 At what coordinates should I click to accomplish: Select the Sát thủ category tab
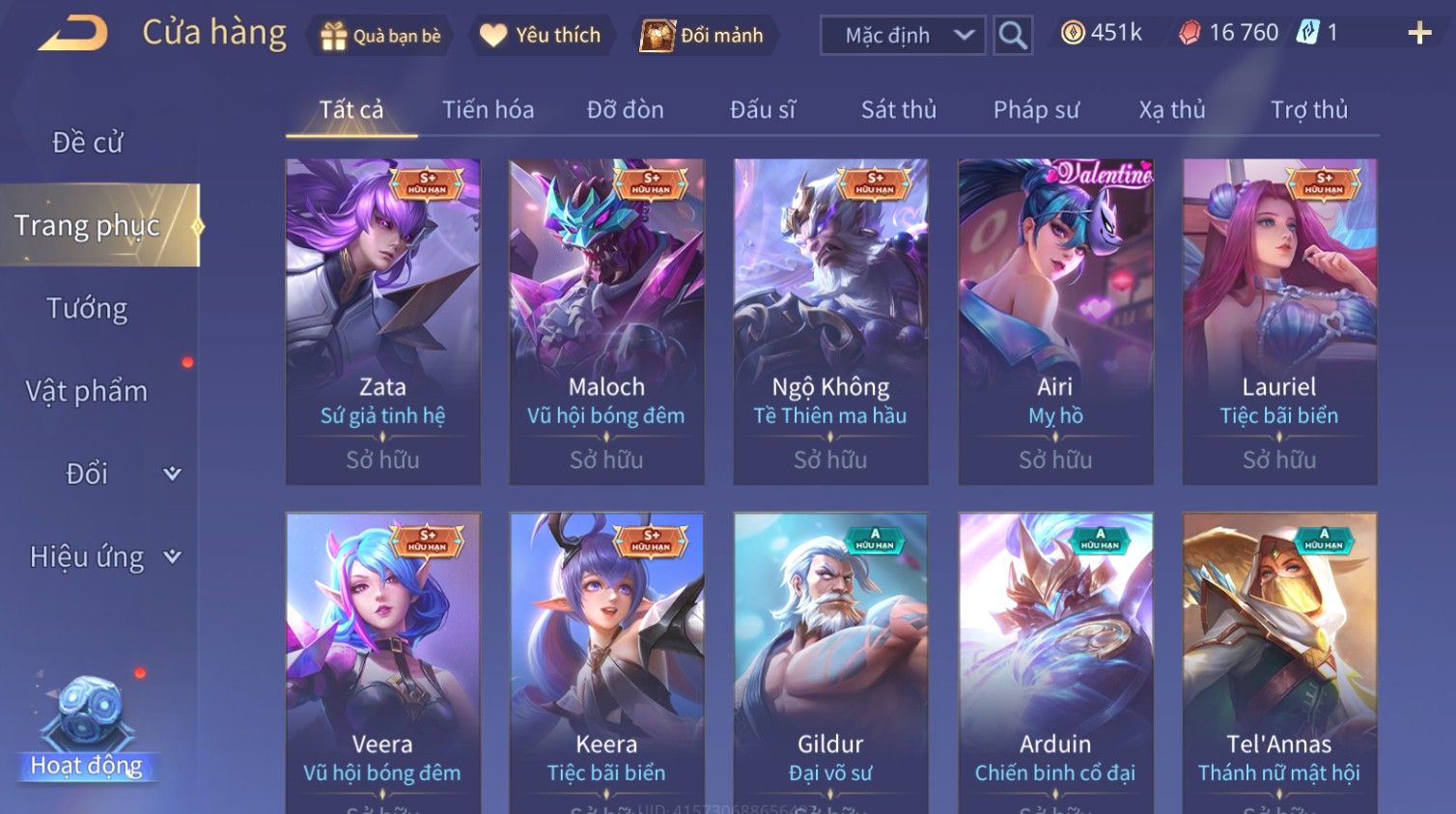pyautogui.click(x=898, y=110)
